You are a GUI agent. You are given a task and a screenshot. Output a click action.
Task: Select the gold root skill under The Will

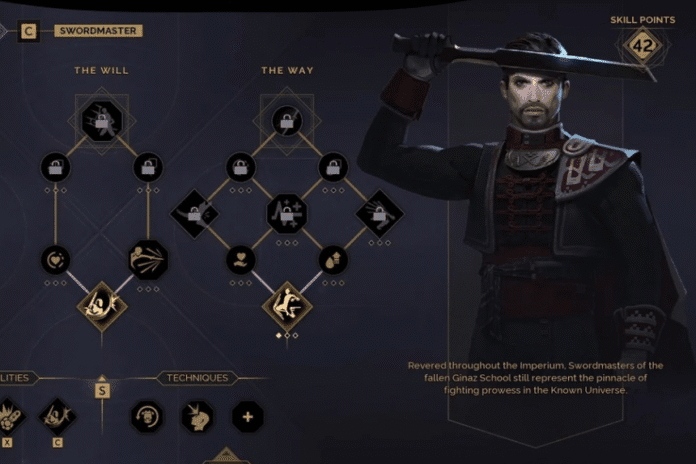[101, 304]
